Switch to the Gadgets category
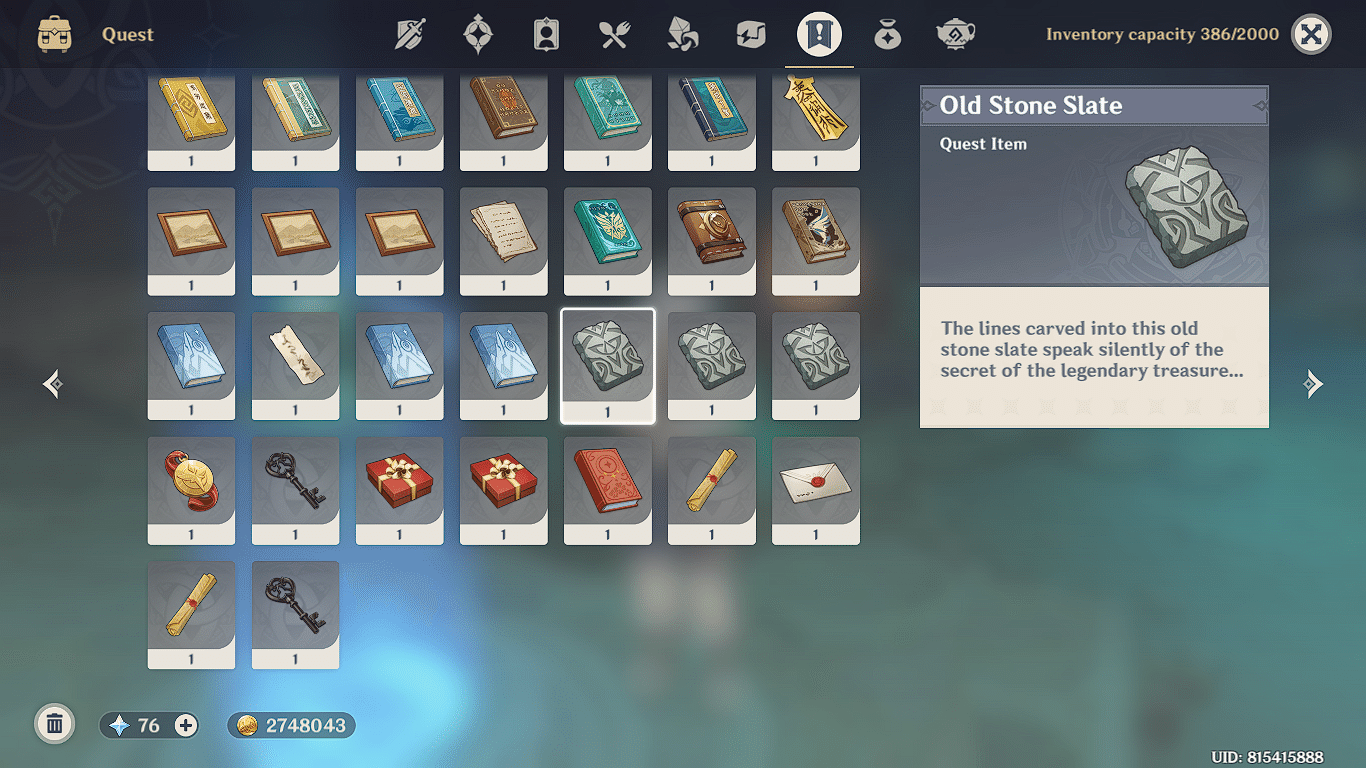This screenshot has width=1366, height=768. pos(750,33)
